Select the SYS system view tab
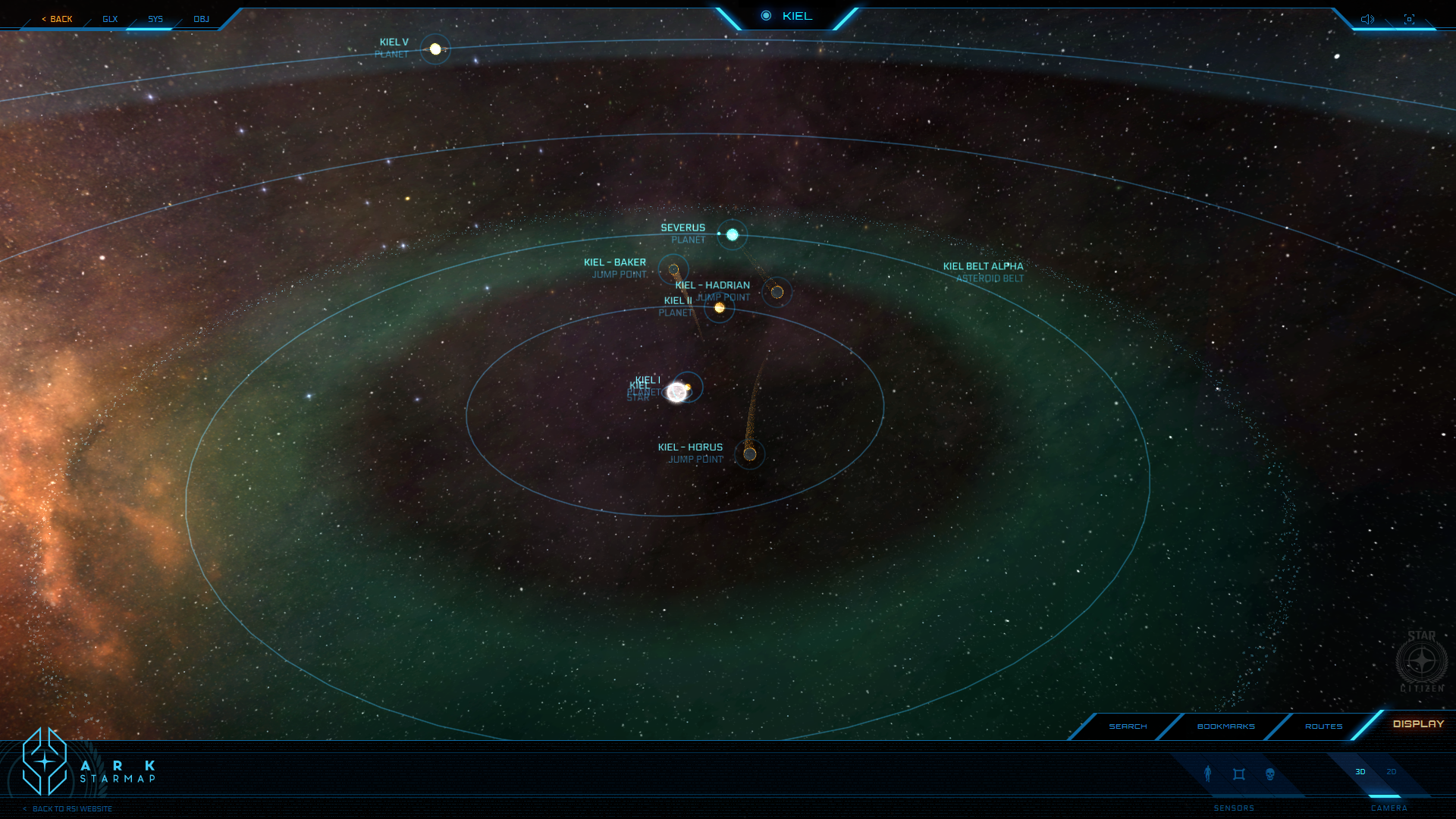The height and width of the screenshot is (819, 1456). pos(155,19)
